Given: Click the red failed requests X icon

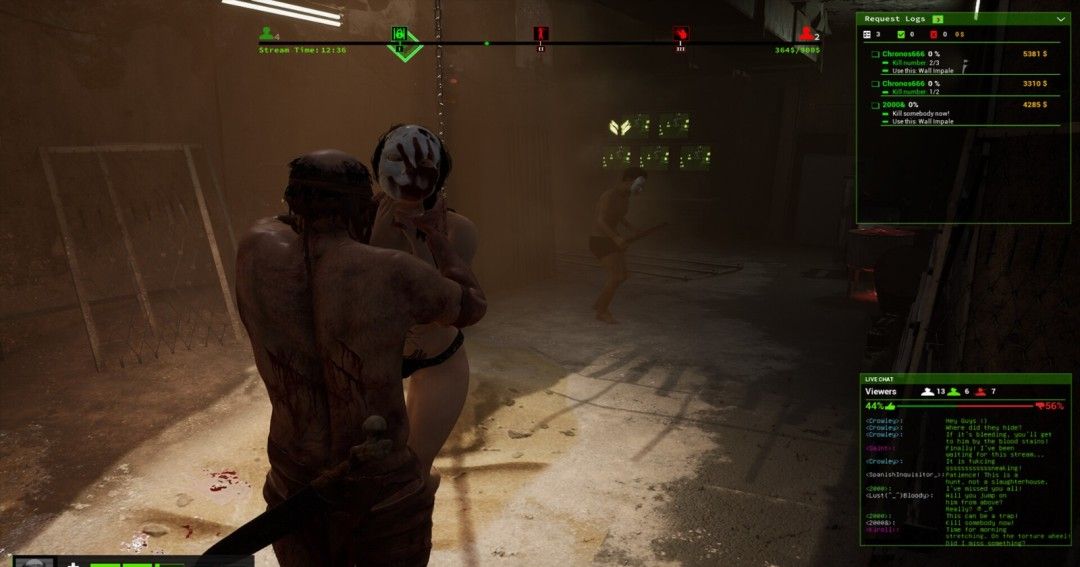Looking at the screenshot, I should coord(932,34).
